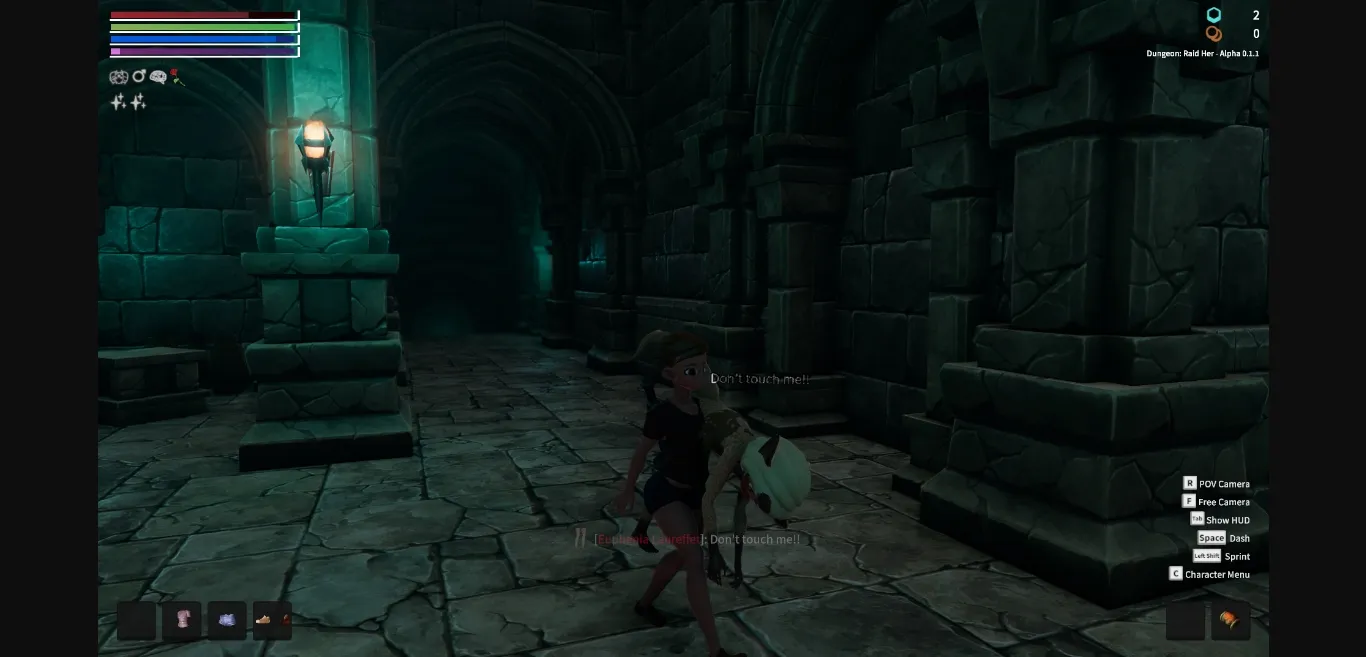This screenshot has height=657, width=1366.
Task: Click the red rose status icon
Action: [177, 76]
